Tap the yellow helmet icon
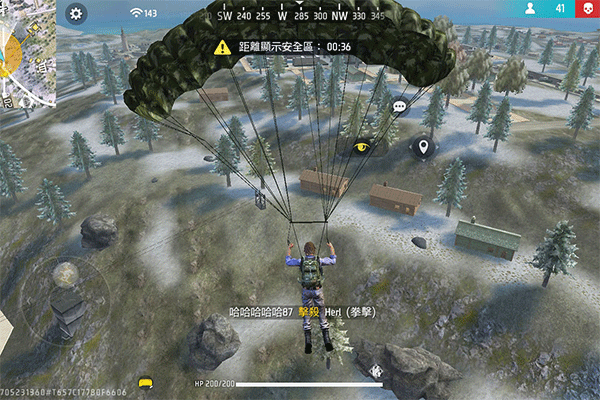Image resolution: width=600 pixels, height=400 pixels. click(146, 383)
